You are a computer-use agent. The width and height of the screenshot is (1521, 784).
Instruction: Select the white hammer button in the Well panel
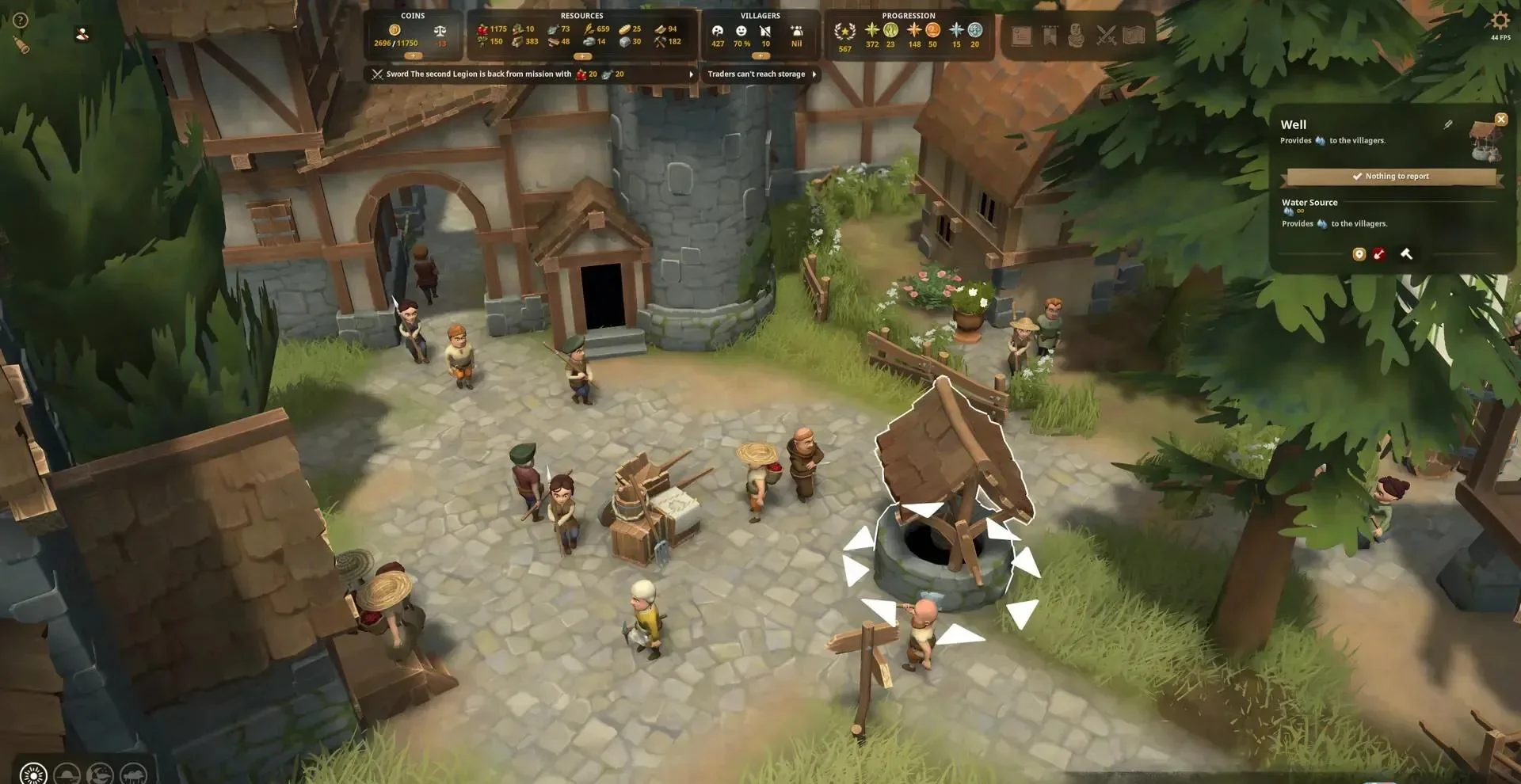[1406, 254]
